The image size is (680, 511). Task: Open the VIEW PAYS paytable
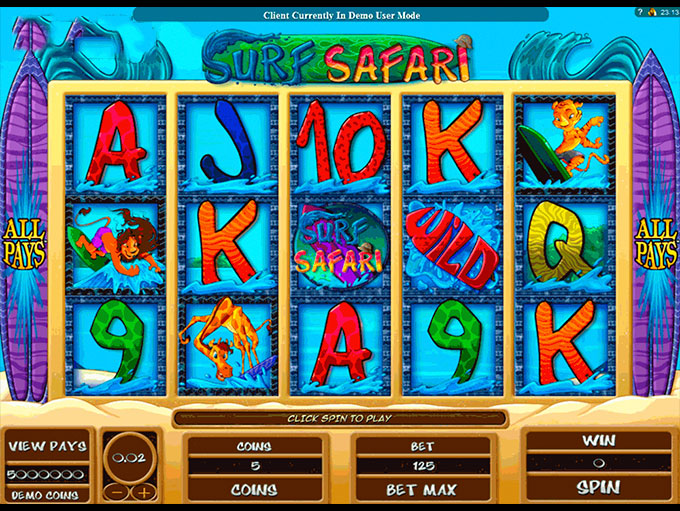pos(48,446)
